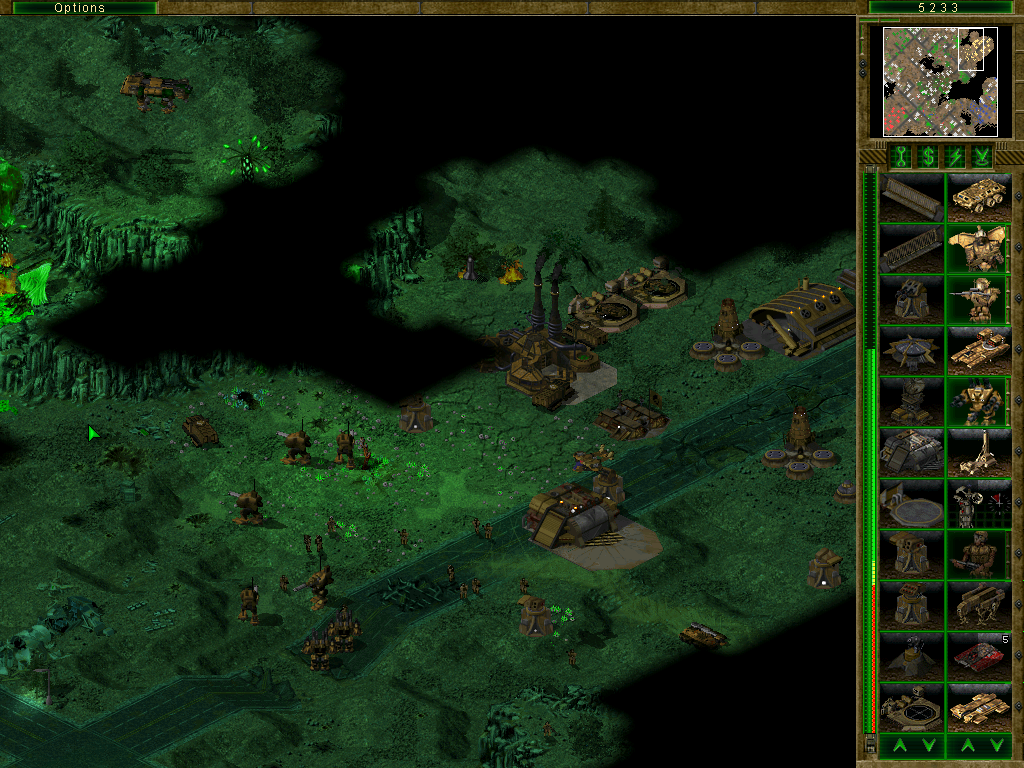This screenshot has width=1024, height=768.
Task: Activate the waypoint mode button
Action: pos(983,156)
